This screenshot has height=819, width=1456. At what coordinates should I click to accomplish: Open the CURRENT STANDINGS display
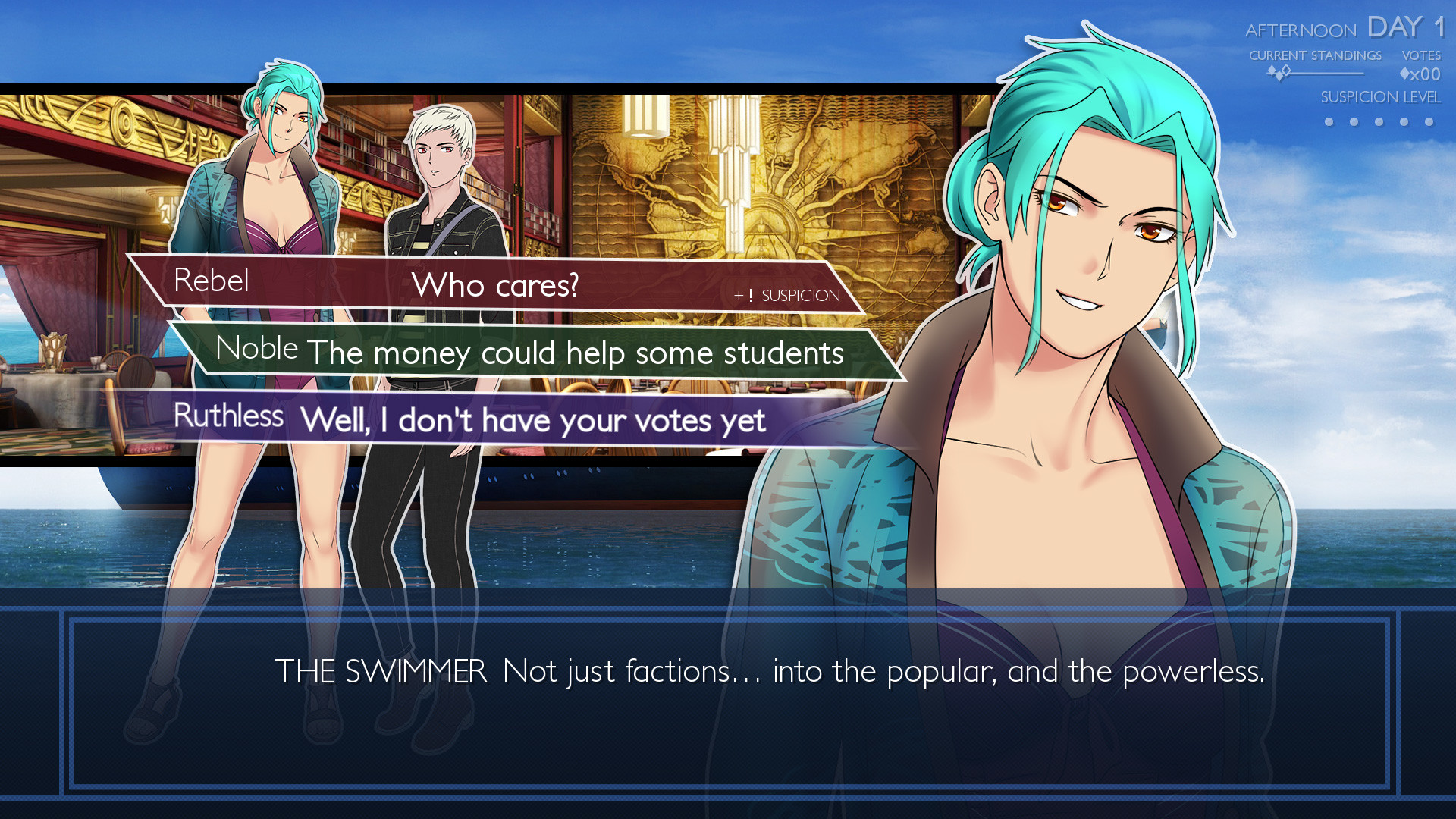(1316, 55)
